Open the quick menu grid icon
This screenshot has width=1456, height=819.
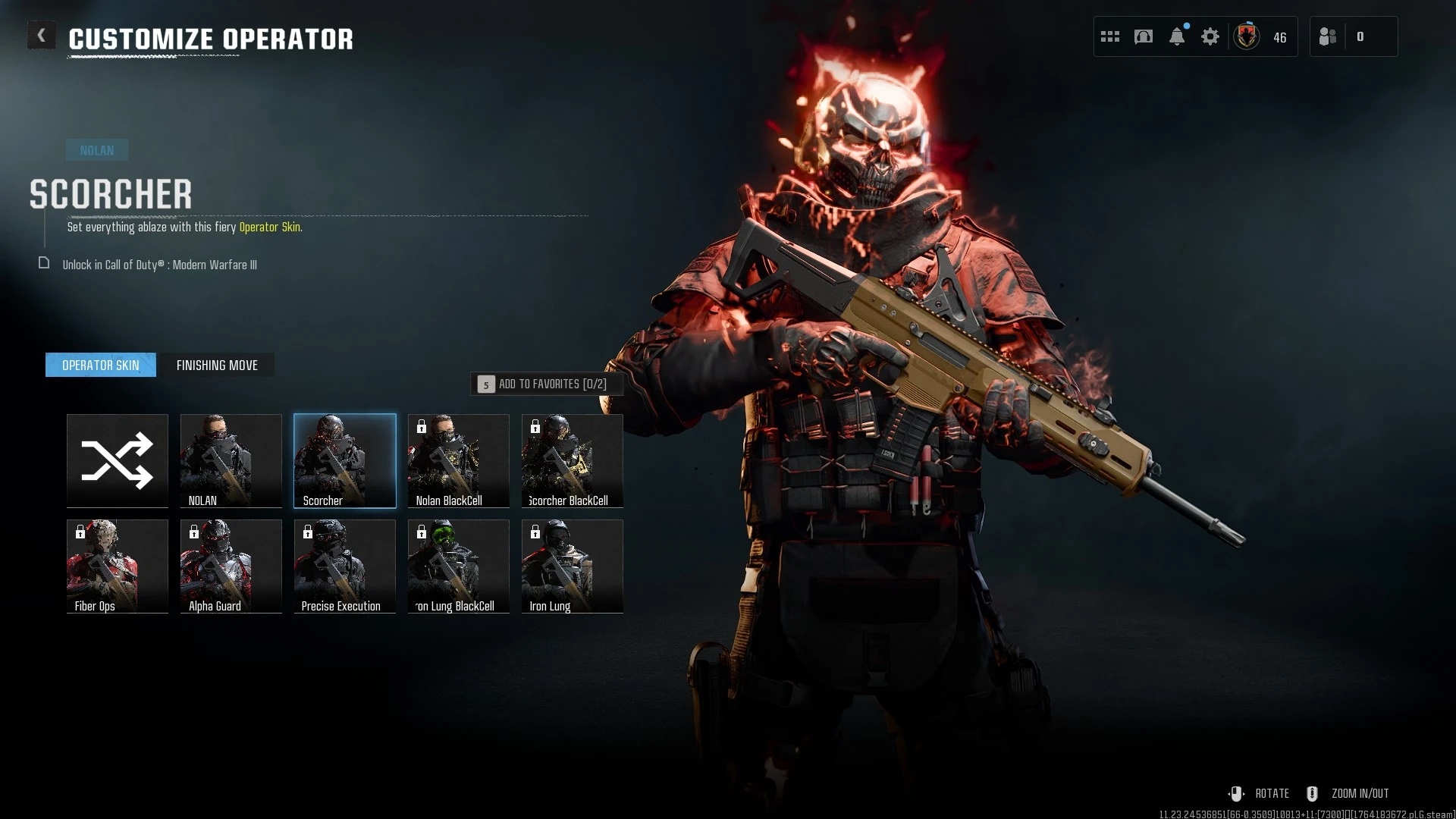coord(1109,36)
